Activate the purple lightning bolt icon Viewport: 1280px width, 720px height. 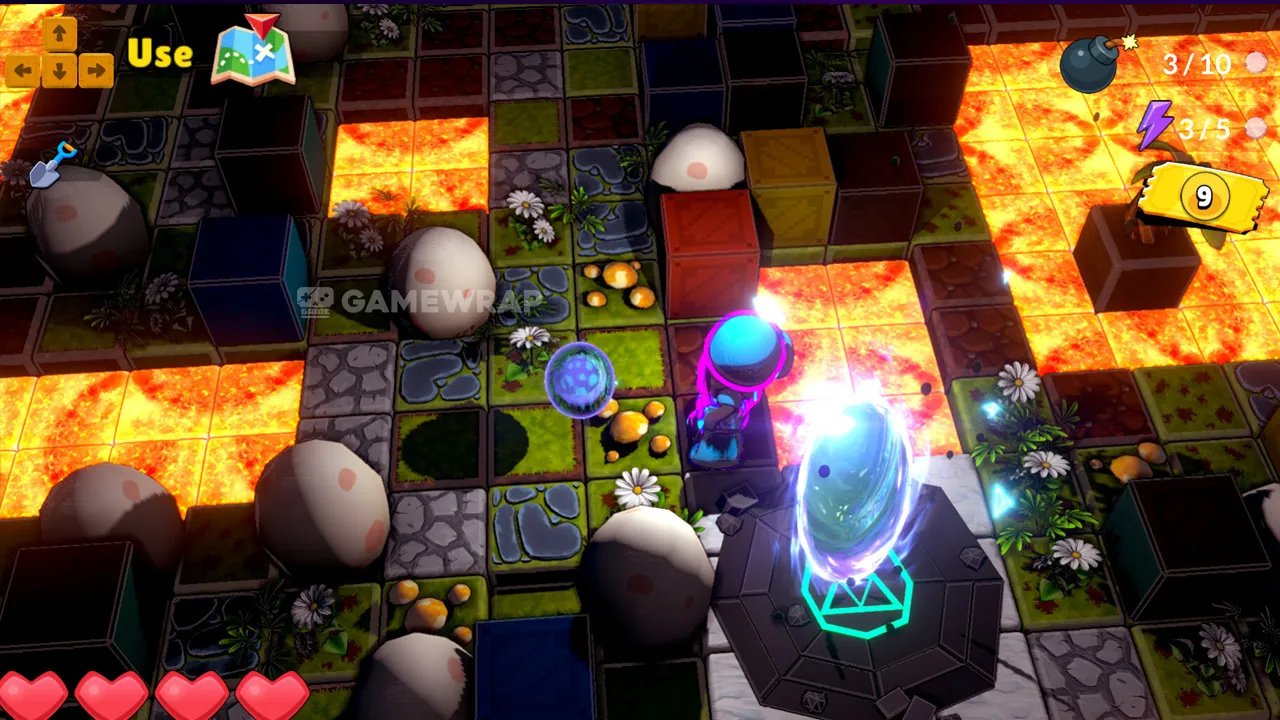1155,126
